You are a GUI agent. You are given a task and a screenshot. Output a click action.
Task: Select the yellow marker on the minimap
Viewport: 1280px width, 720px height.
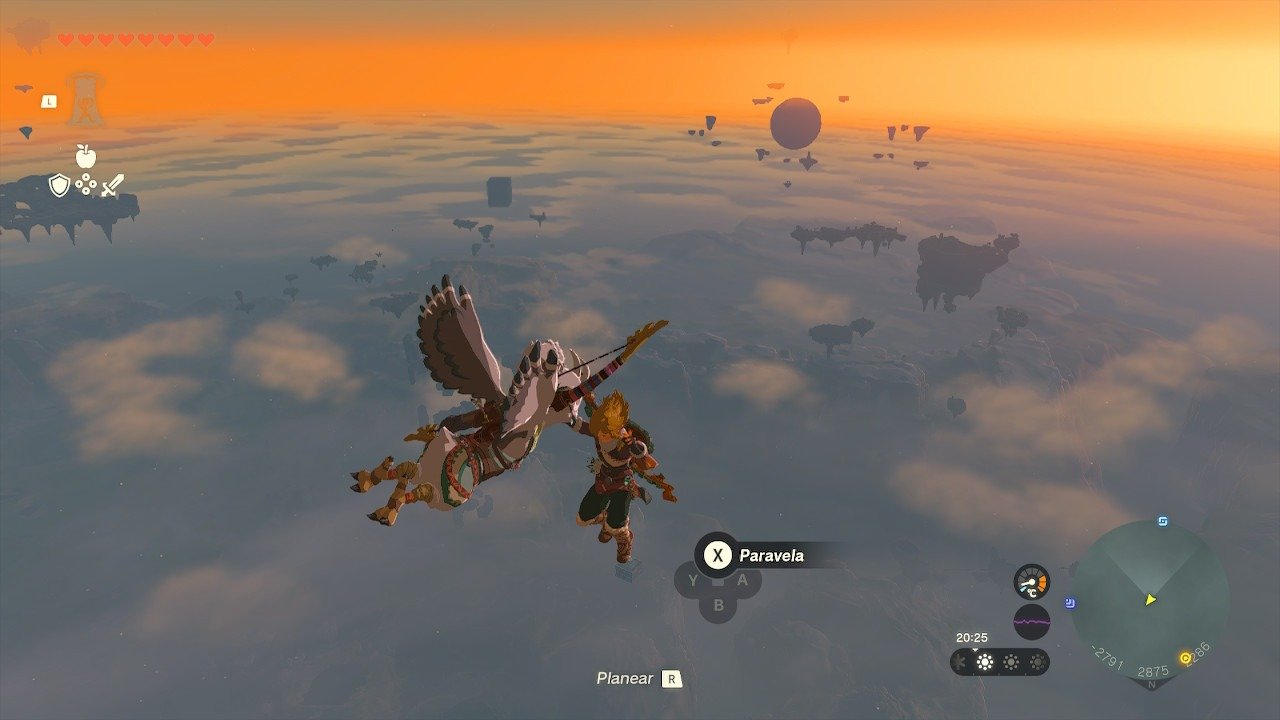1186,657
